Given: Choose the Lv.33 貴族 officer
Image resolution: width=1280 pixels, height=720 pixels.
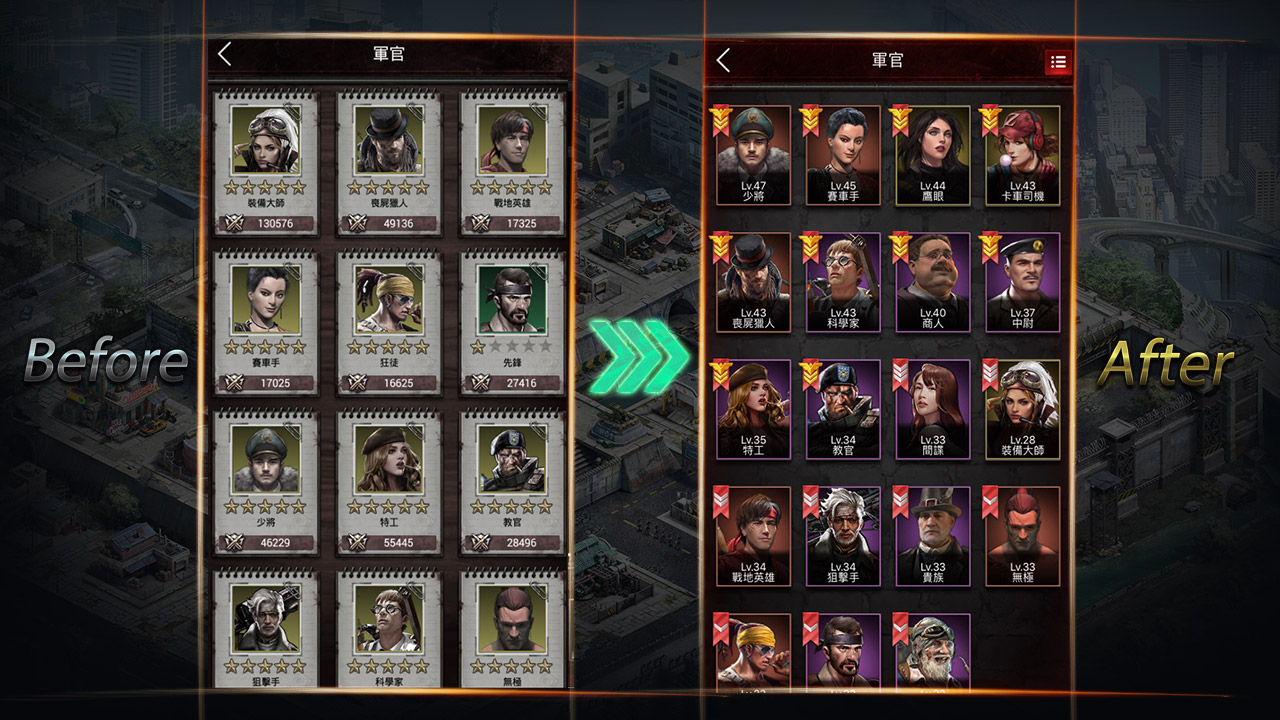Looking at the screenshot, I should 932,536.
